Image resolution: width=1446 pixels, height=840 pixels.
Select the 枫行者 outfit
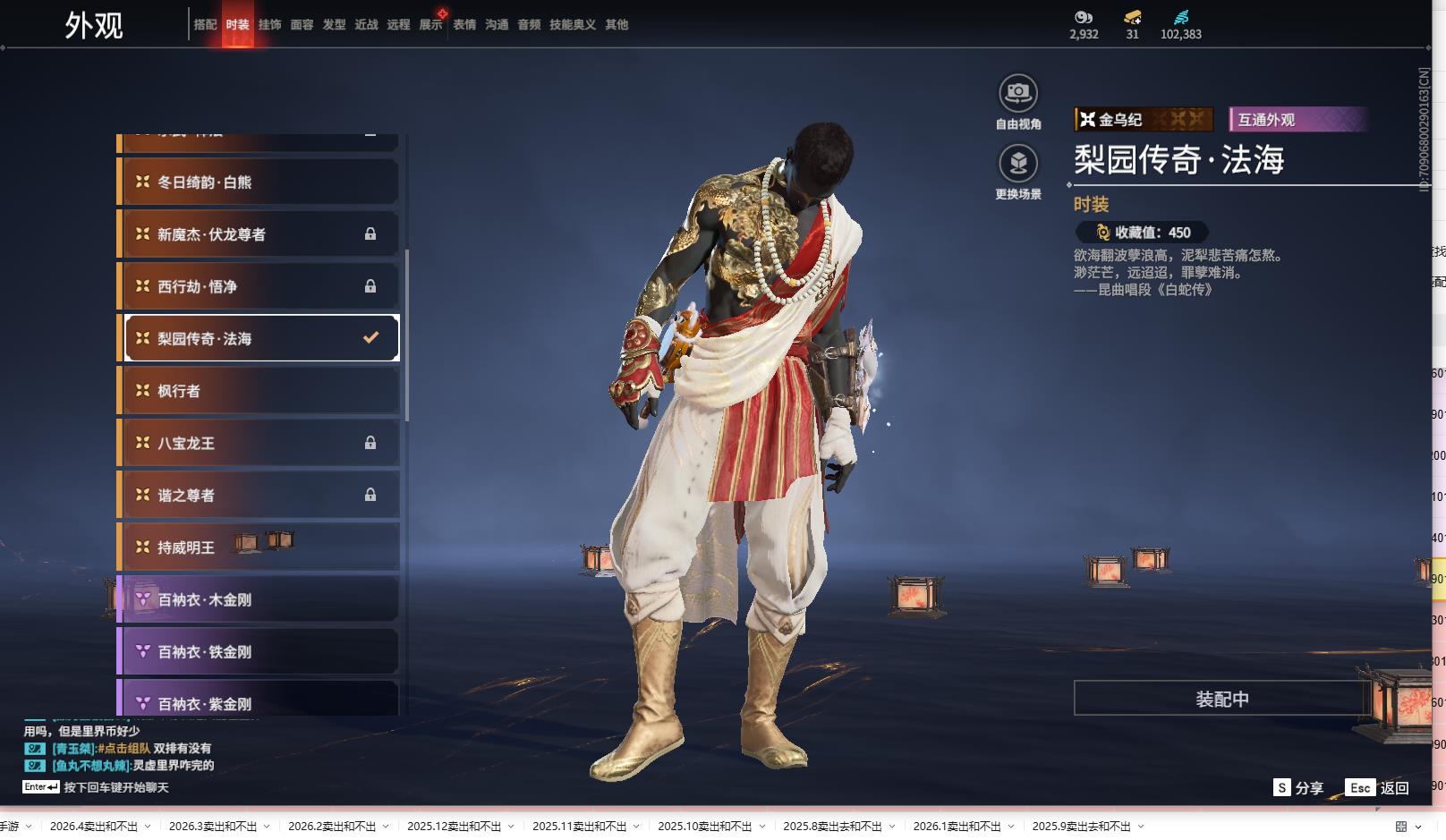[x=259, y=391]
